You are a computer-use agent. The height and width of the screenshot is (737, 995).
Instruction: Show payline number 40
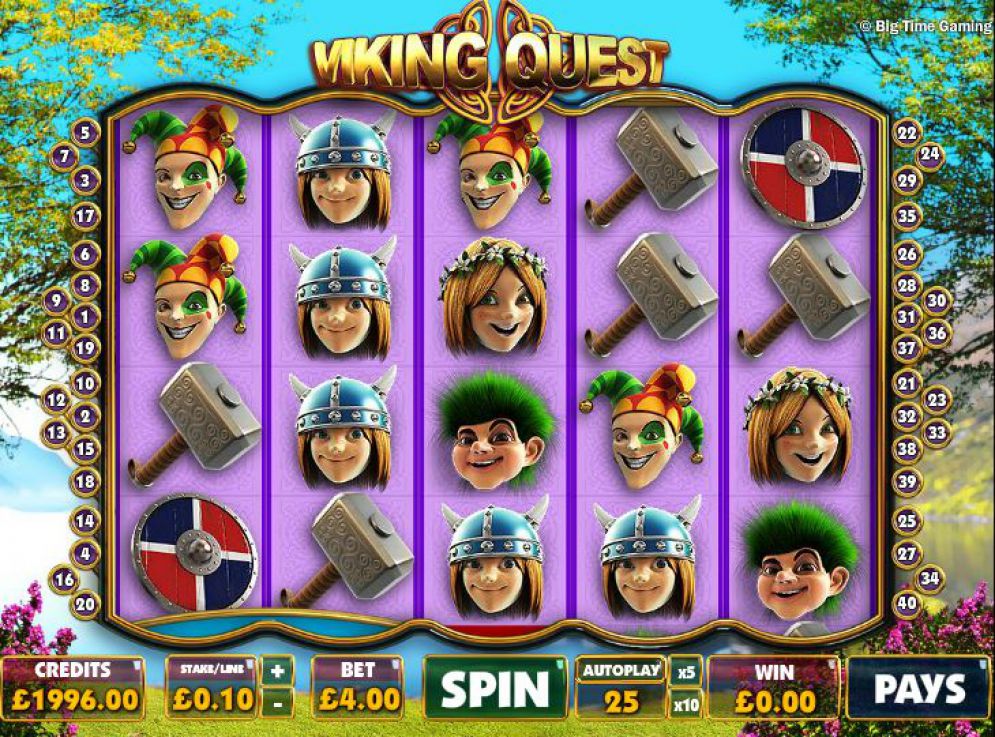coord(907,603)
